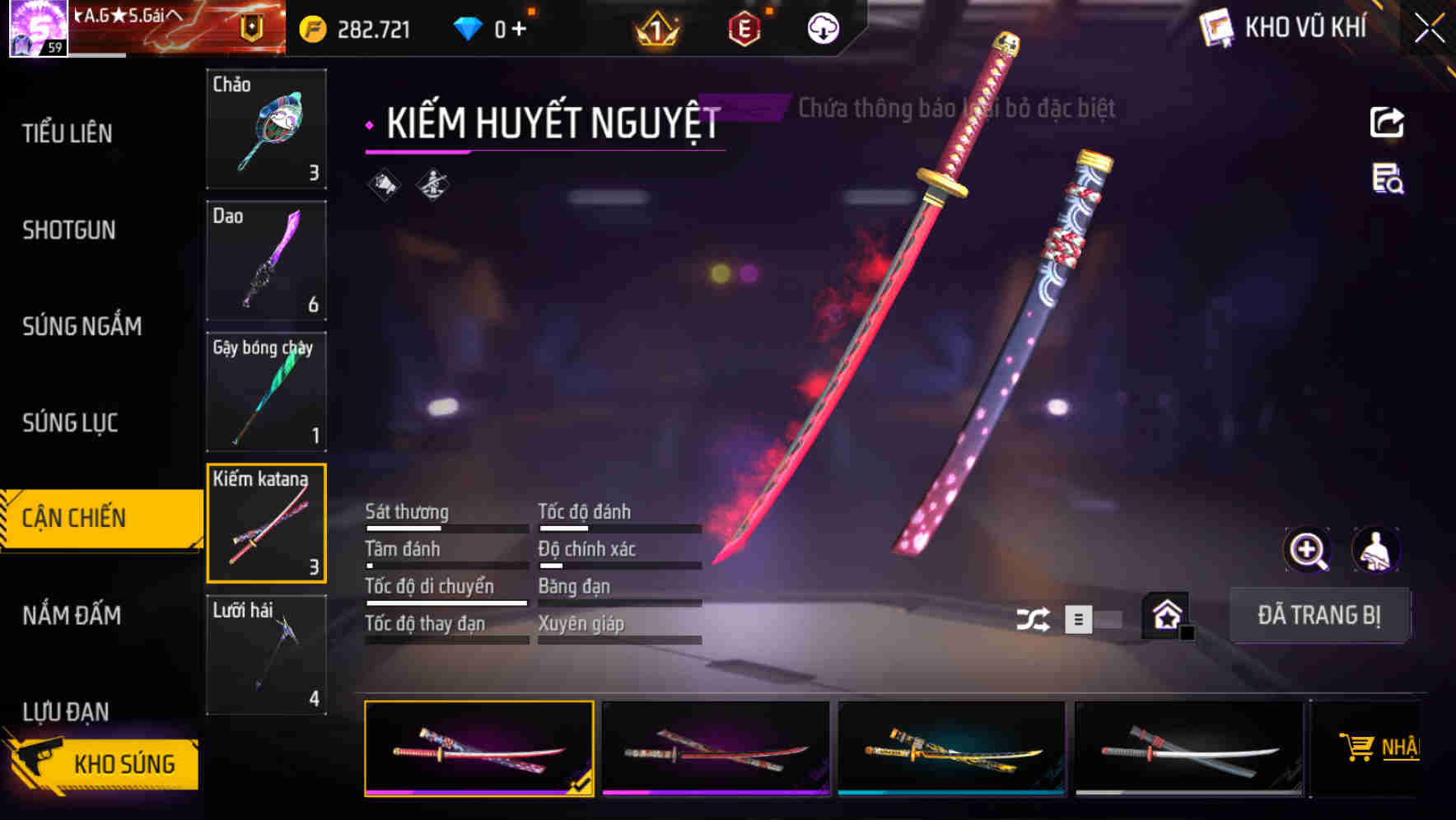The width and height of the screenshot is (1456, 820).
Task: Click the cloud download icon in the top bar
Action: [821, 27]
